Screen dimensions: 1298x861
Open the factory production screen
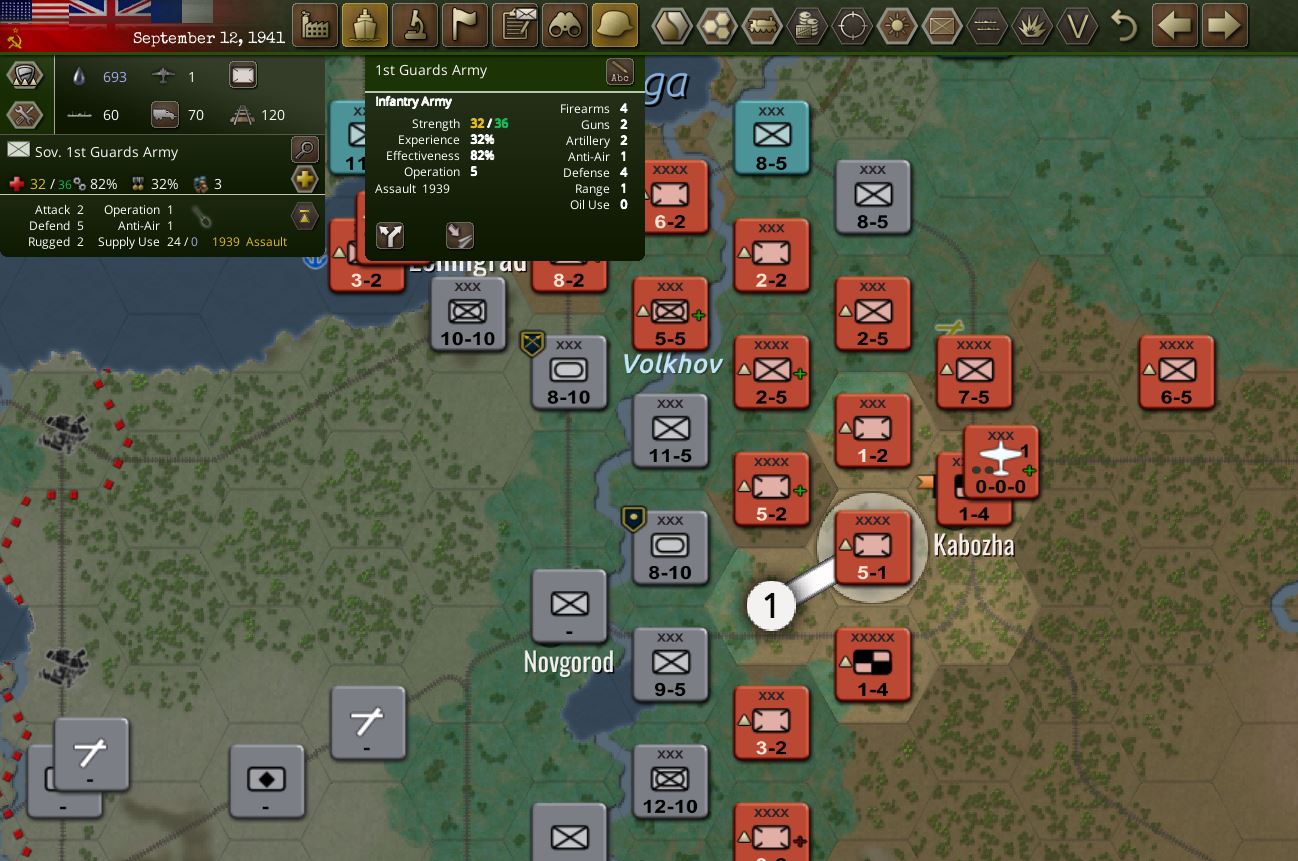point(315,26)
